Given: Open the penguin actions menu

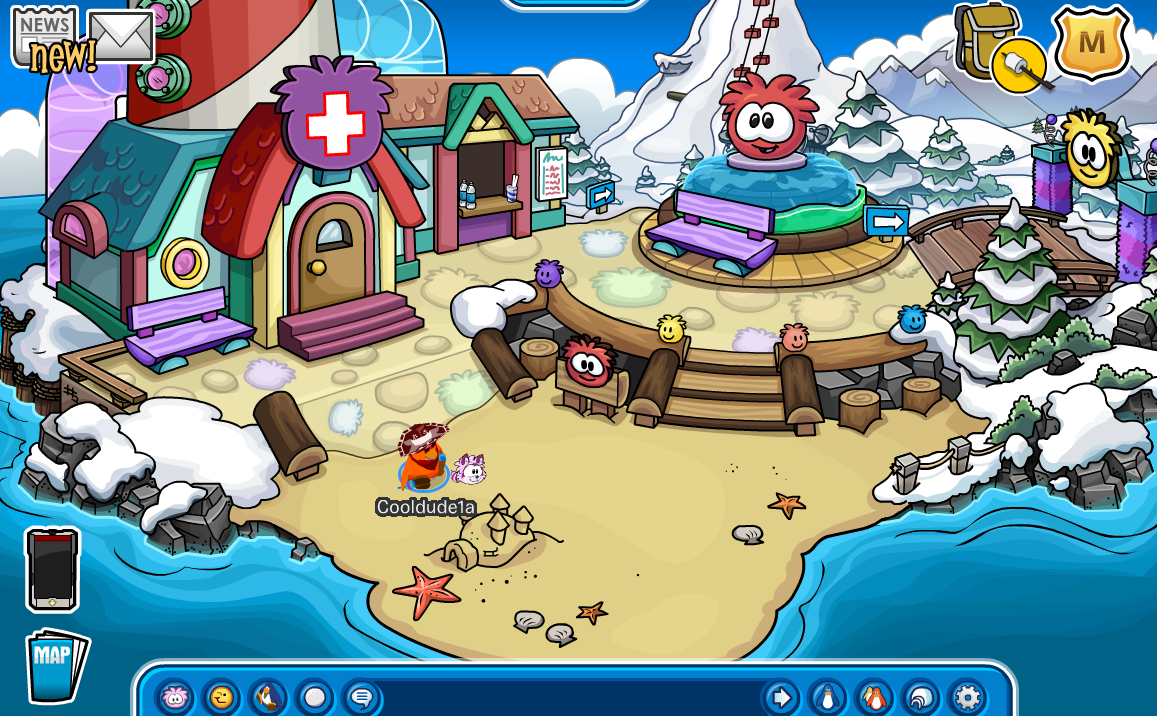Looking at the screenshot, I should (x=268, y=696).
